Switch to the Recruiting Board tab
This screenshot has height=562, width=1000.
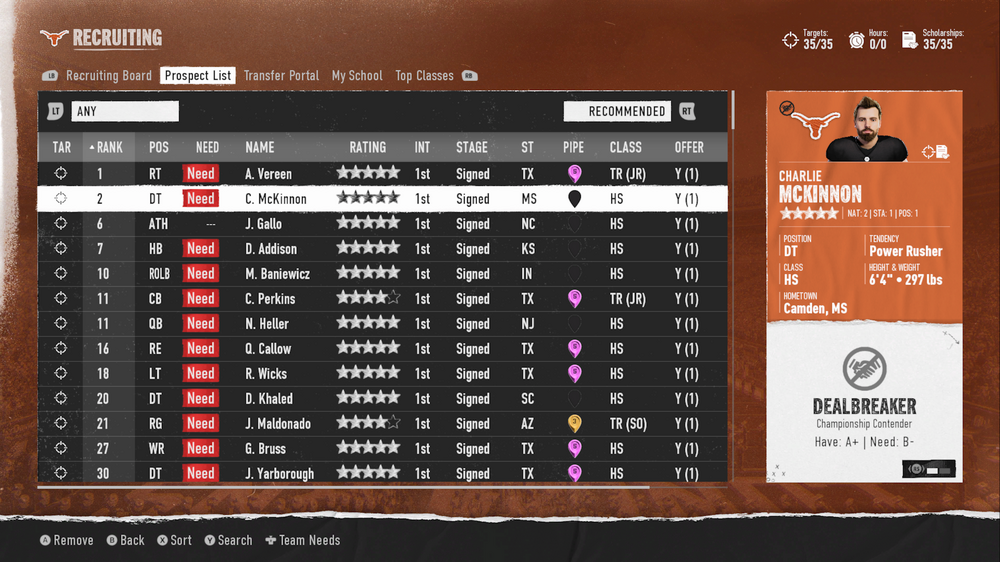108,76
